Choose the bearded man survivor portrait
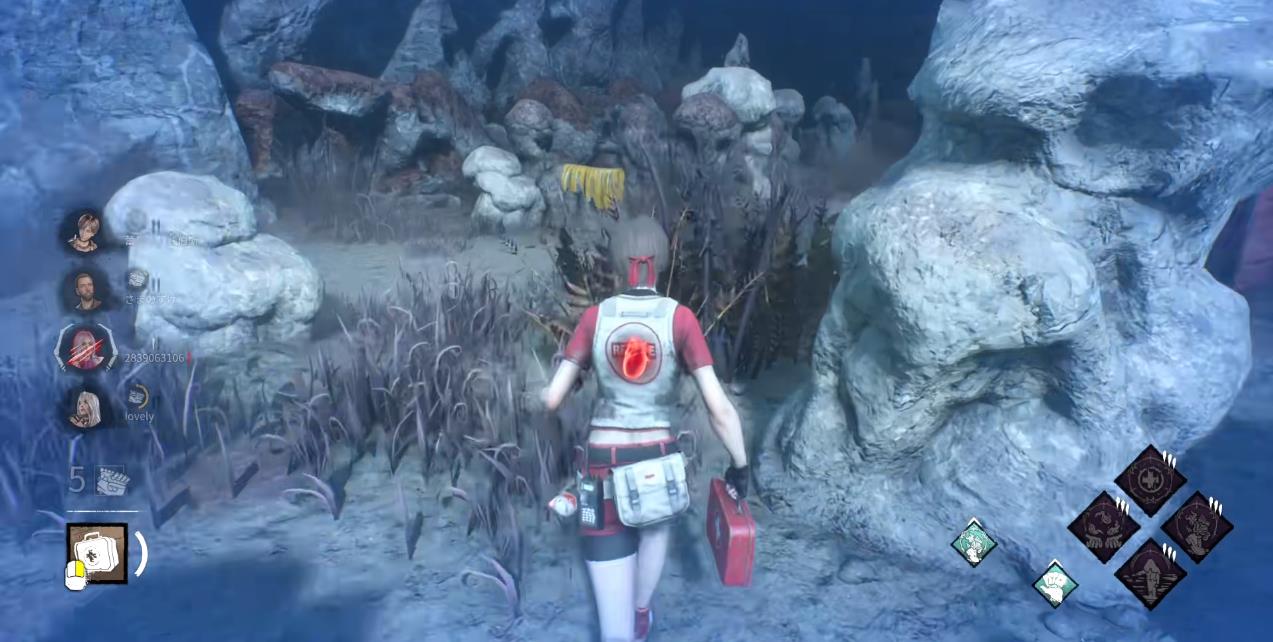The width and height of the screenshot is (1273, 642). pos(84,289)
